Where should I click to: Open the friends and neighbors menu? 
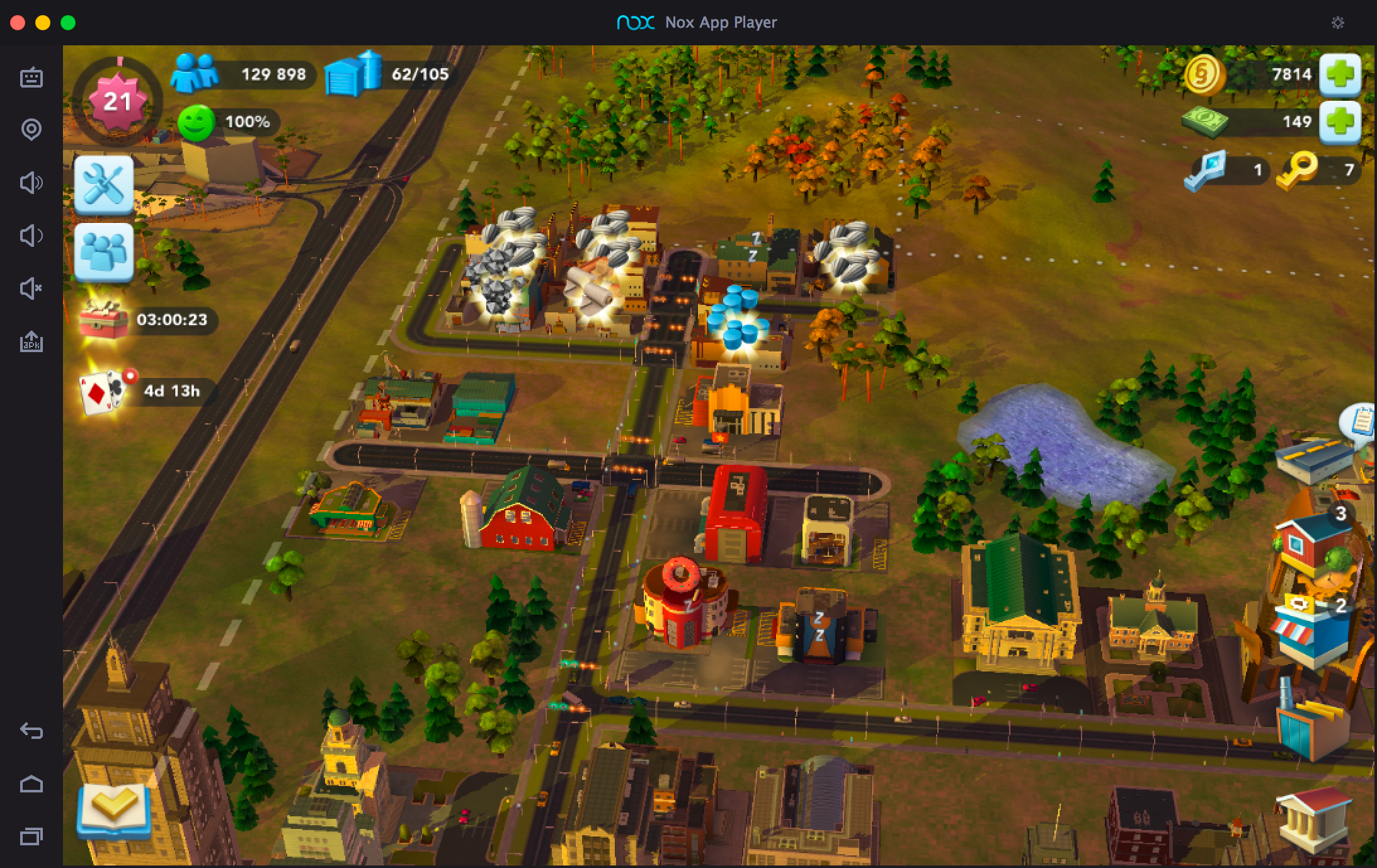click(104, 253)
